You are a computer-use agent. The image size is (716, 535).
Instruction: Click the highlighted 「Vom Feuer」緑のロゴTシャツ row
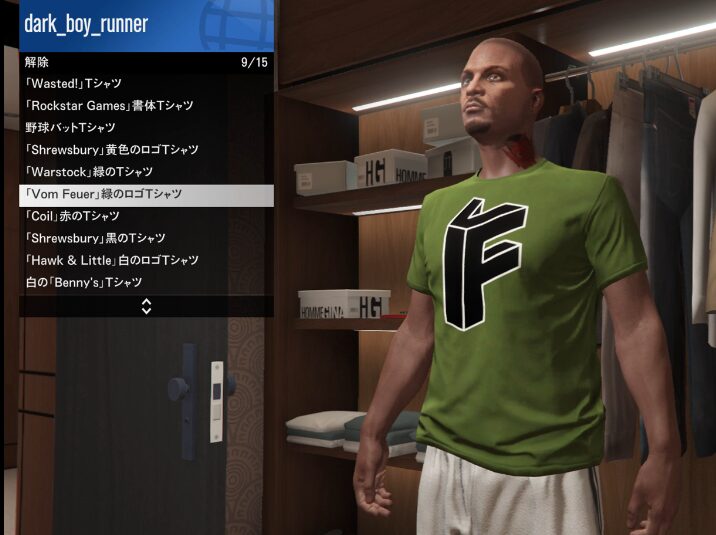(145, 194)
